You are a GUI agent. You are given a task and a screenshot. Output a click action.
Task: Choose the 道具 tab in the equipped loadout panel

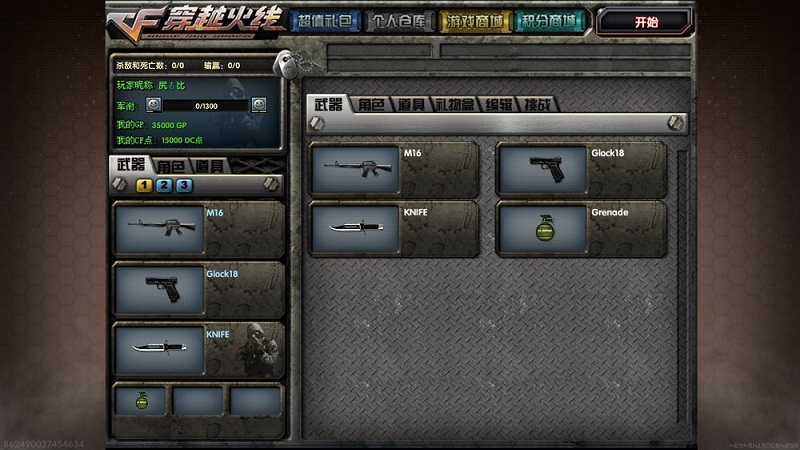209,166
